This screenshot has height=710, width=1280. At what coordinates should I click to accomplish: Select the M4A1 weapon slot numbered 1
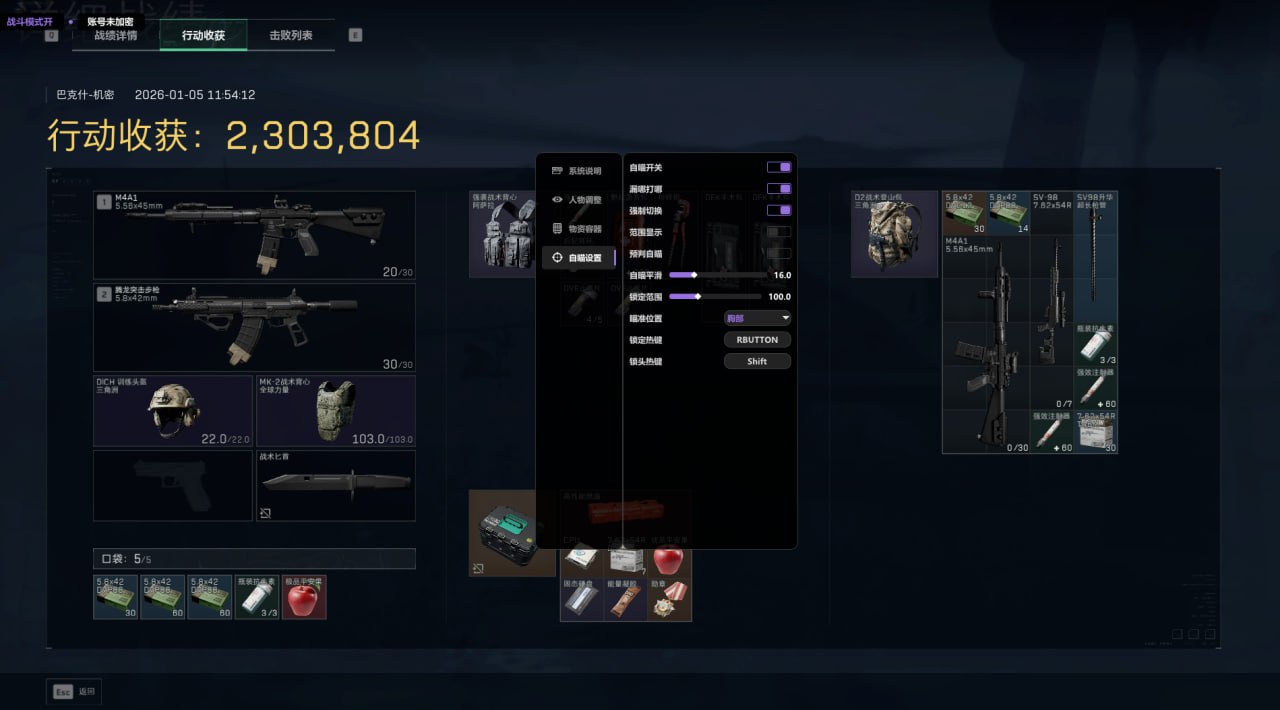254,235
